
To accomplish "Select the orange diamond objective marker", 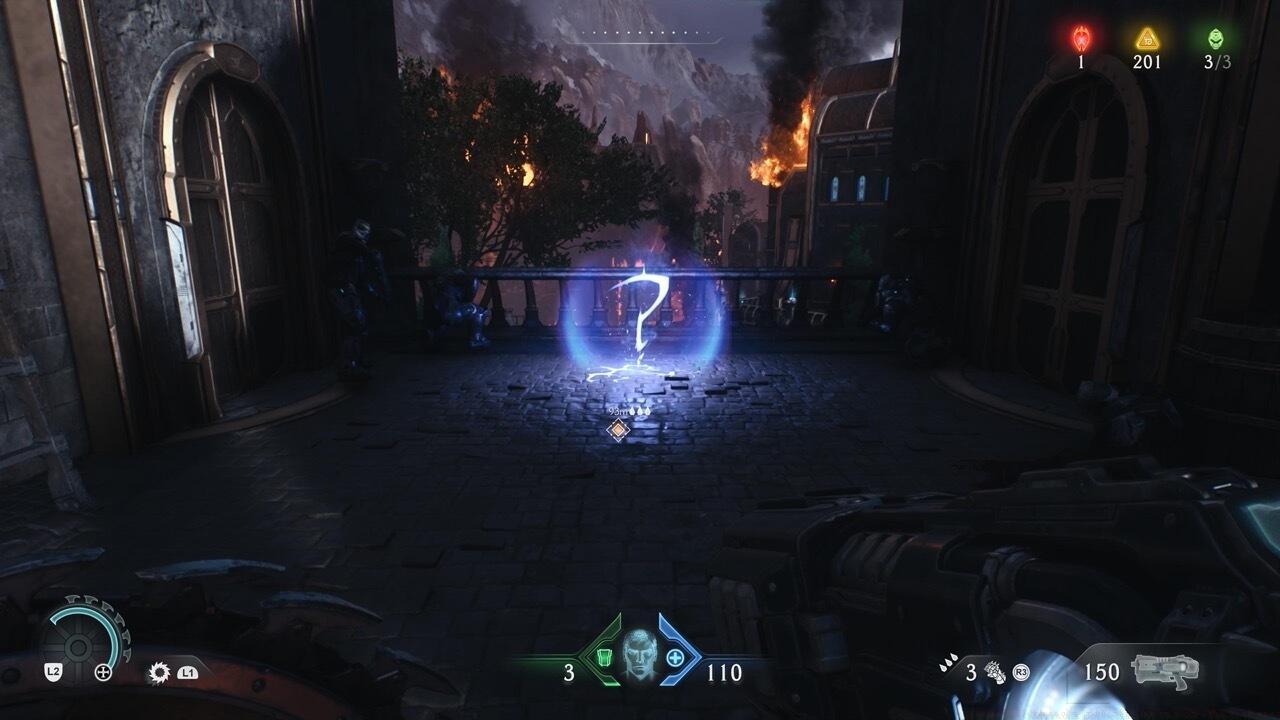I will click(619, 430).
